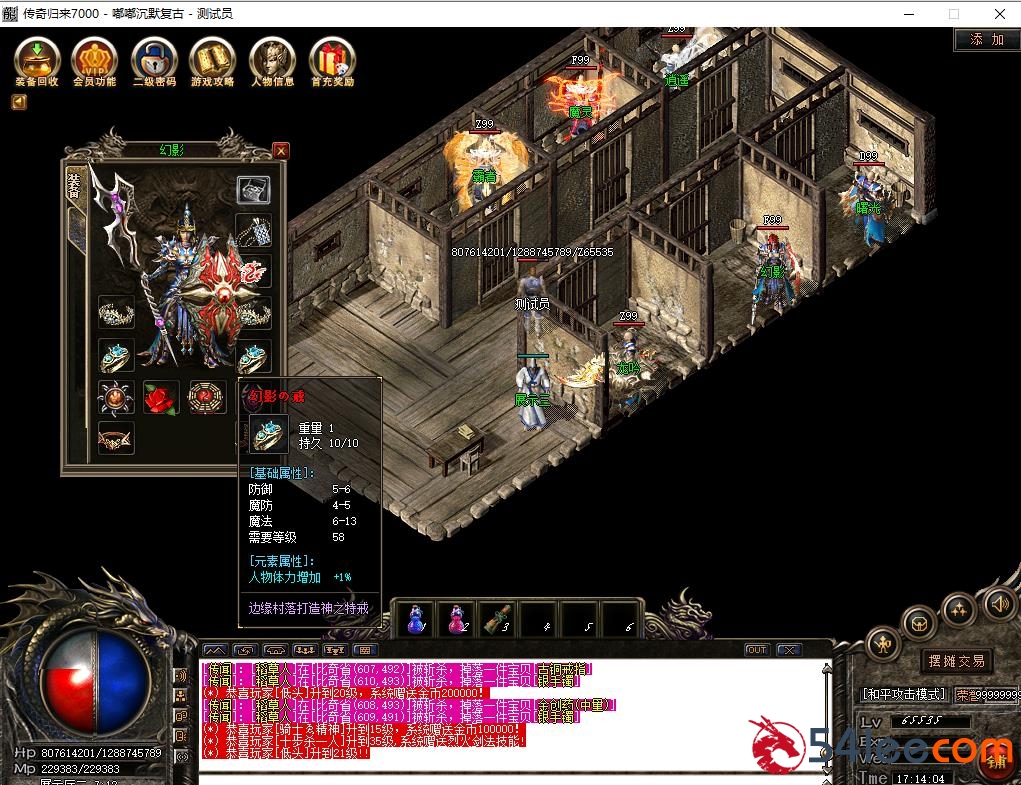1021x785 pixels.
Task: Close the game window
Action: pos(999,14)
